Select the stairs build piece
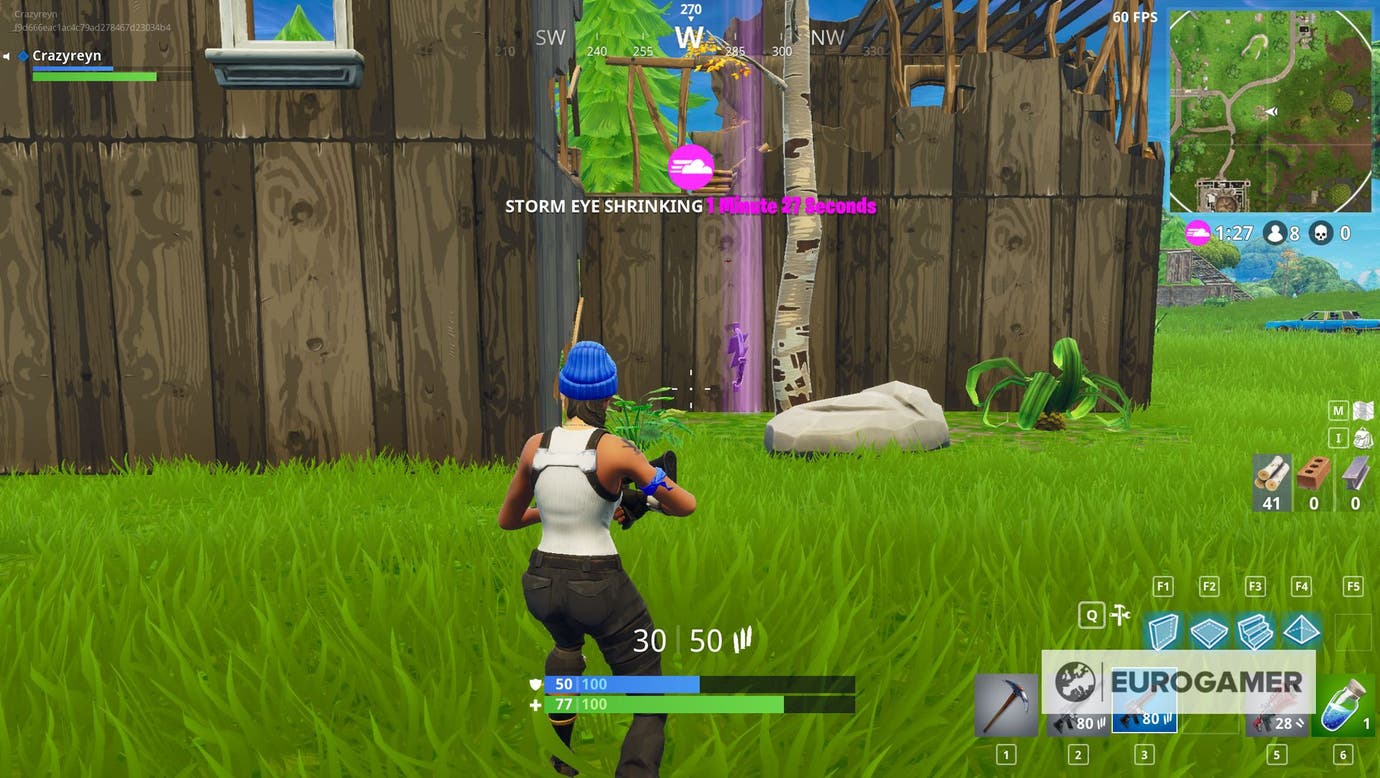This screenshot has height=778, width=1380. pos(1255,632)
